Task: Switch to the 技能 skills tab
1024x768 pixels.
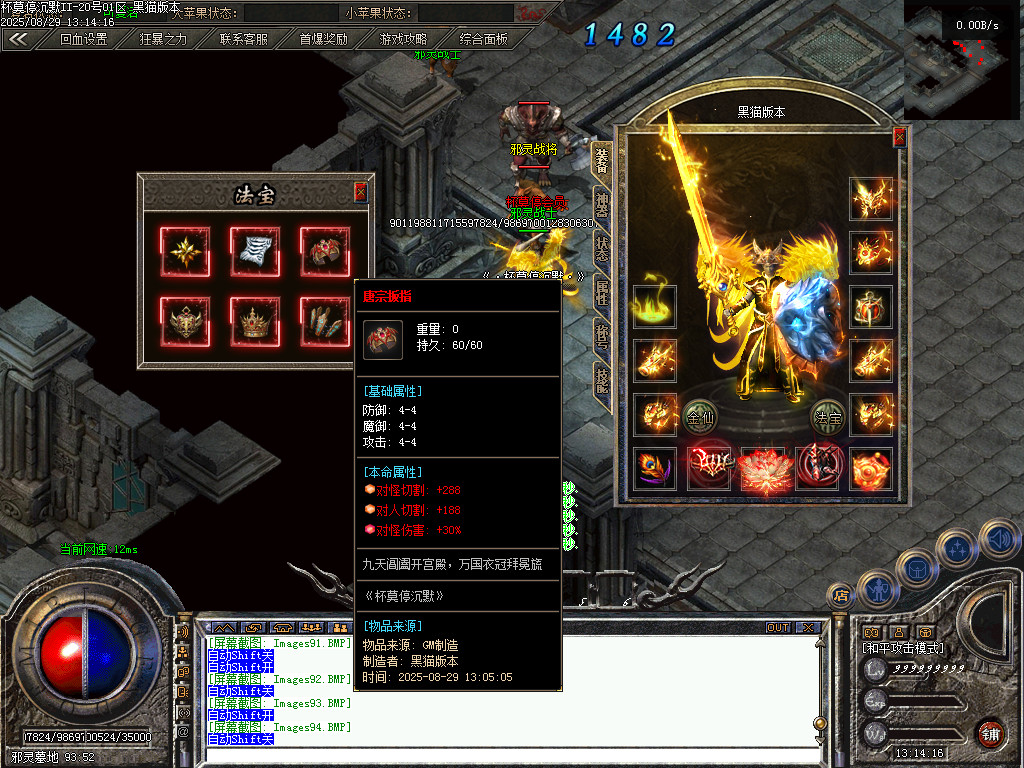Action: pos(601,383)
